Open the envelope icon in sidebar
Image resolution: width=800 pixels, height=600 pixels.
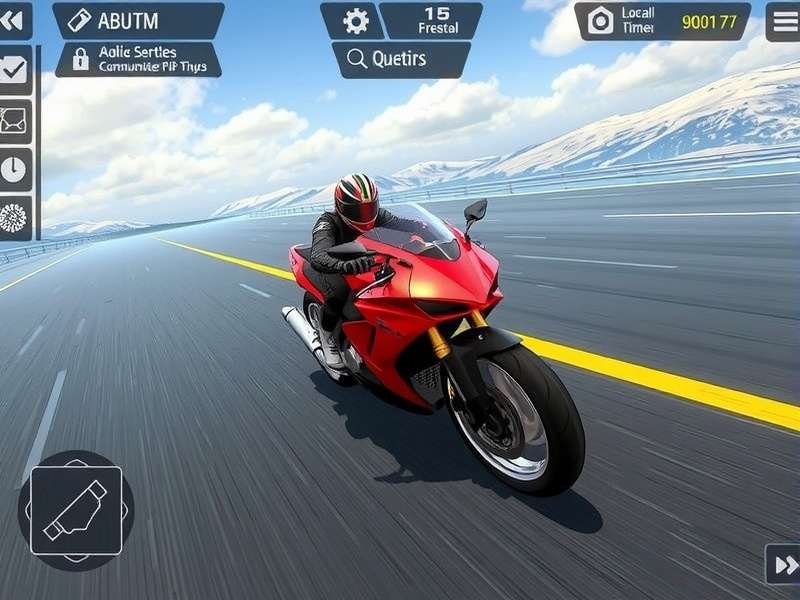coord(15,121)
